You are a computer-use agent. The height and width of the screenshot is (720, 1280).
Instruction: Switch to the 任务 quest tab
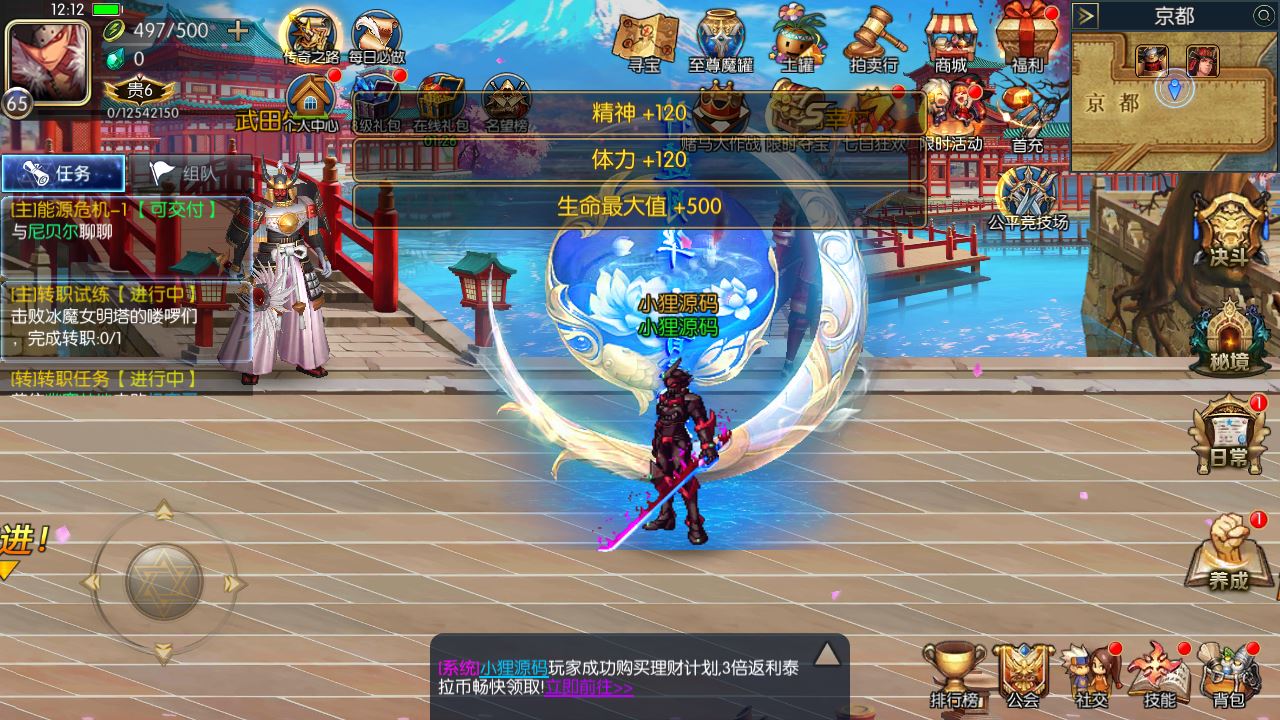[x=62, y=172]
